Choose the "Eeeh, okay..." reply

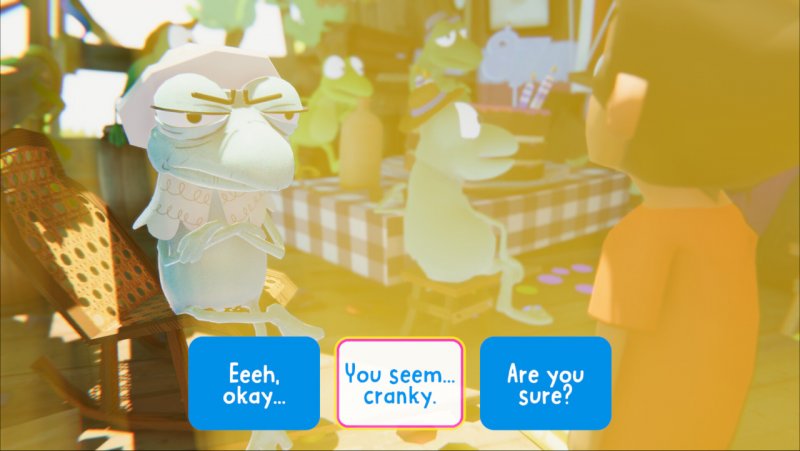254,383
